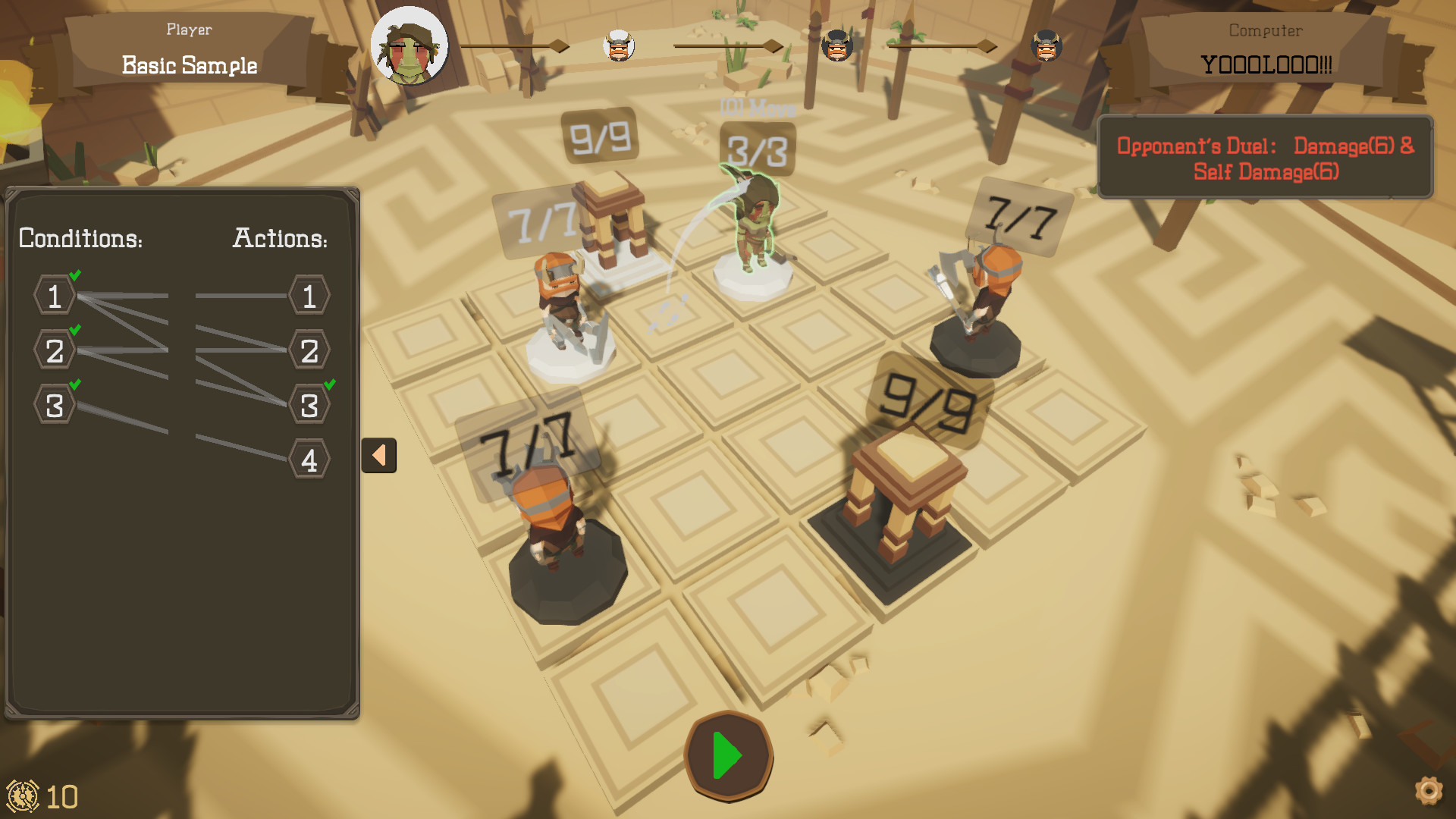Select the Action 1 hexagon
The image size is (1456, 819).
tap(309, 297)
